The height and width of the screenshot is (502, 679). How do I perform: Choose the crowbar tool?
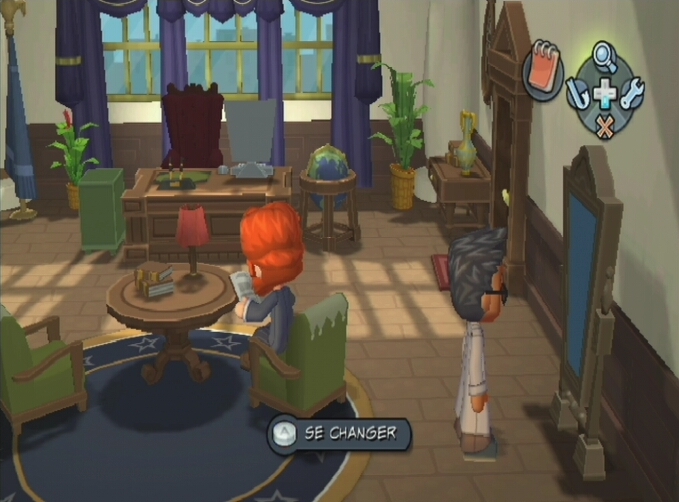[x=578, y=95]
